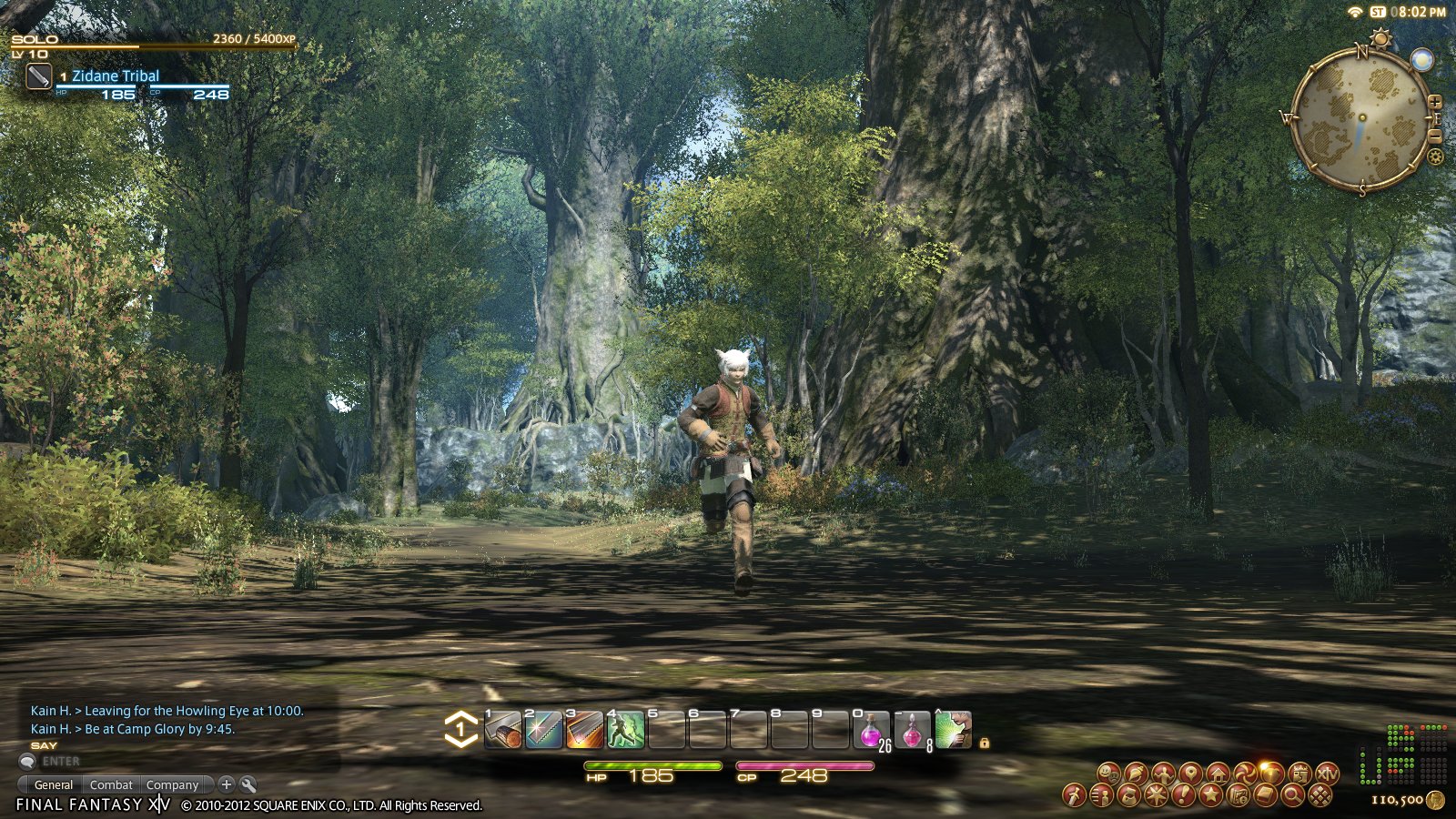Viewport: 1456px width, 819px height.
Task: Click the housing icon in the menu bar
Action: pos(1218,773)
